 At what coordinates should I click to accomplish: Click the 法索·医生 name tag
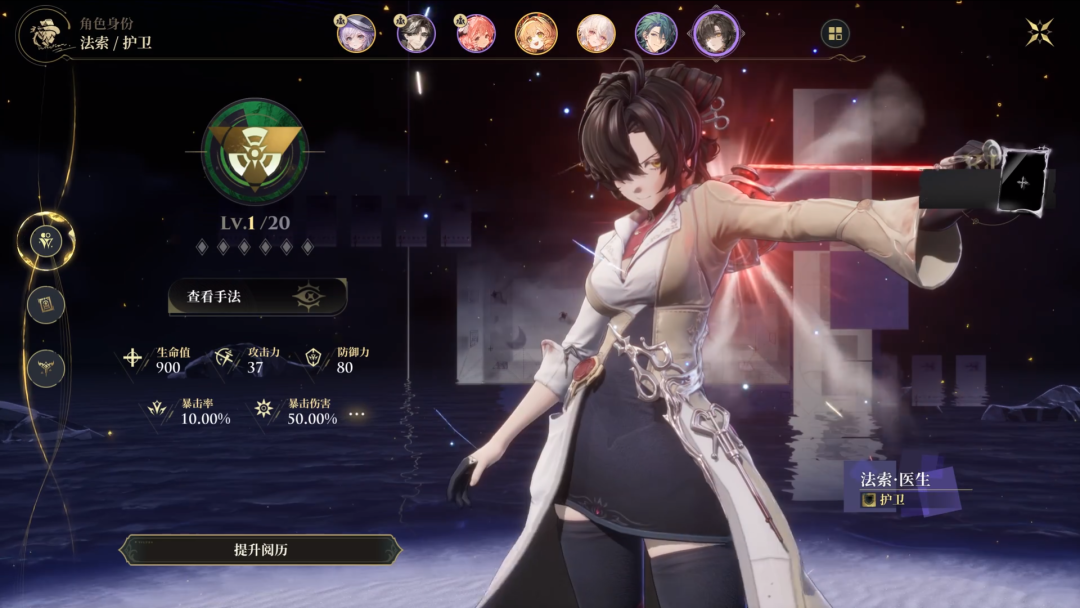click(895, 480)
